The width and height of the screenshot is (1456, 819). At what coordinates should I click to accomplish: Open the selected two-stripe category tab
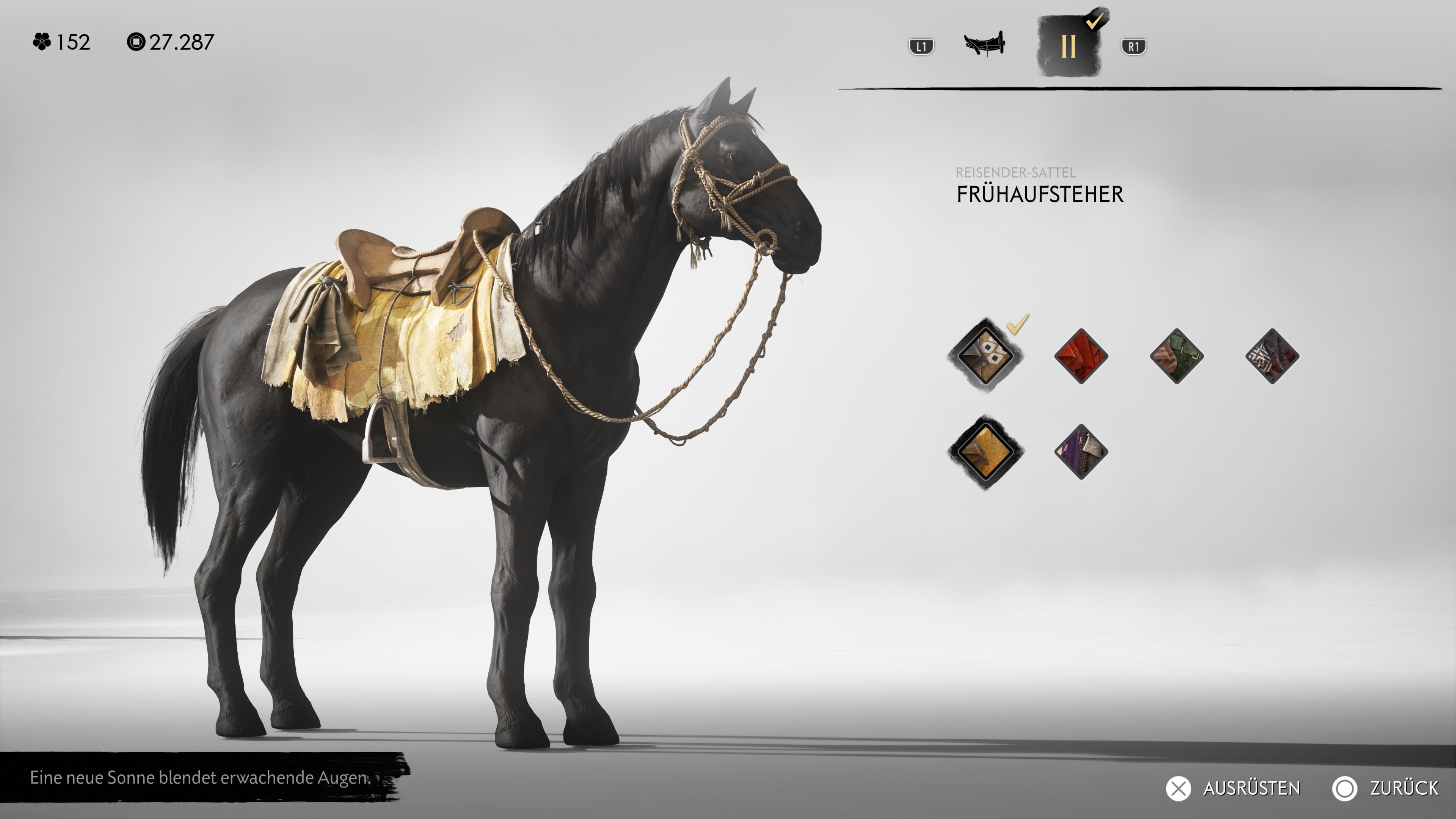click(x=1068, y=46)
